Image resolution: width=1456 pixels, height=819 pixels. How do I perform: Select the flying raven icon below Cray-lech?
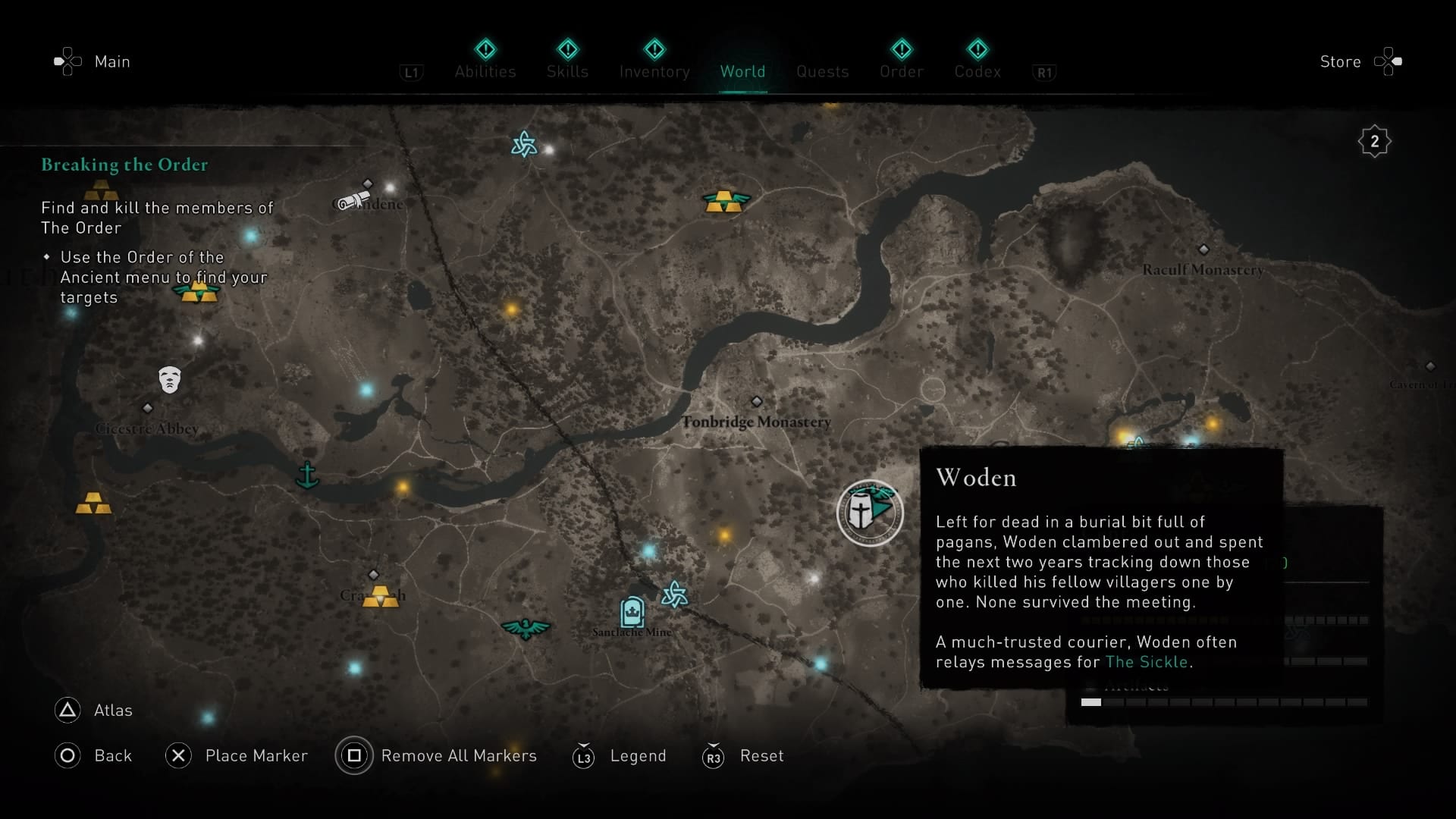(x=526, y=627)
